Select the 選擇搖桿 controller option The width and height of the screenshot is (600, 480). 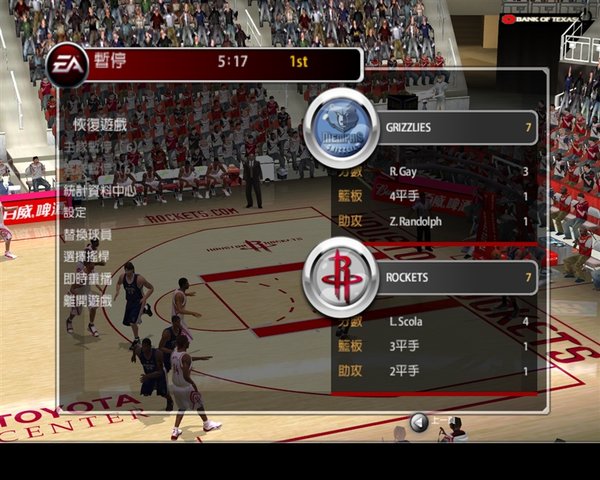pyautogui.click(x=87, y=256)
